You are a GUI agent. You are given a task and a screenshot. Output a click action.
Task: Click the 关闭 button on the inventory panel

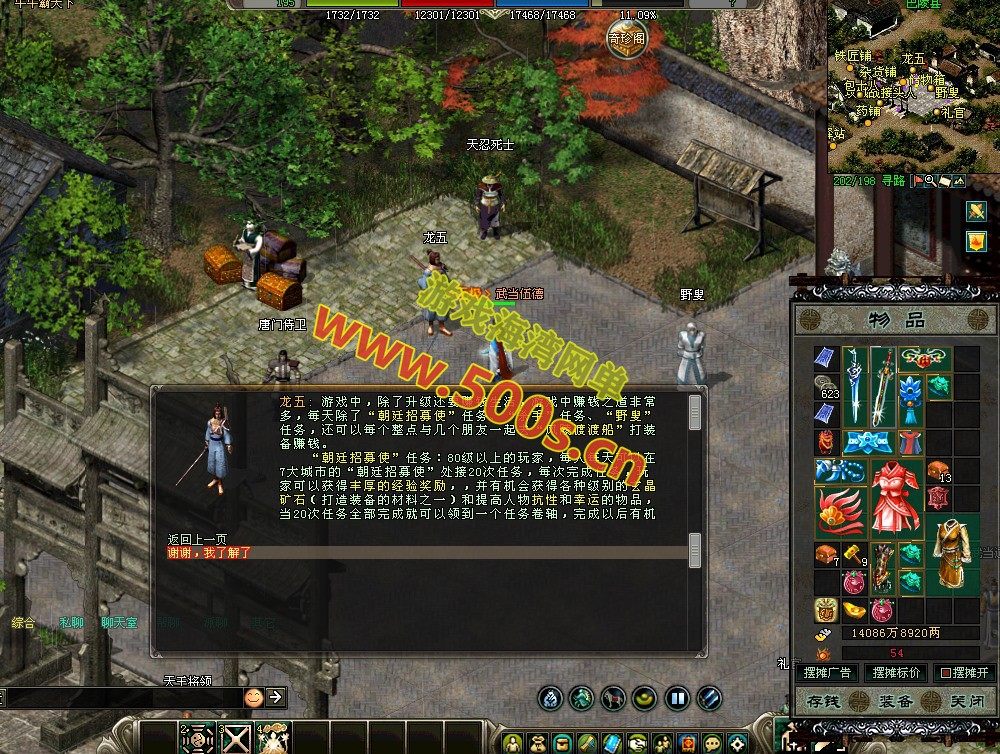tap(966, 700)
